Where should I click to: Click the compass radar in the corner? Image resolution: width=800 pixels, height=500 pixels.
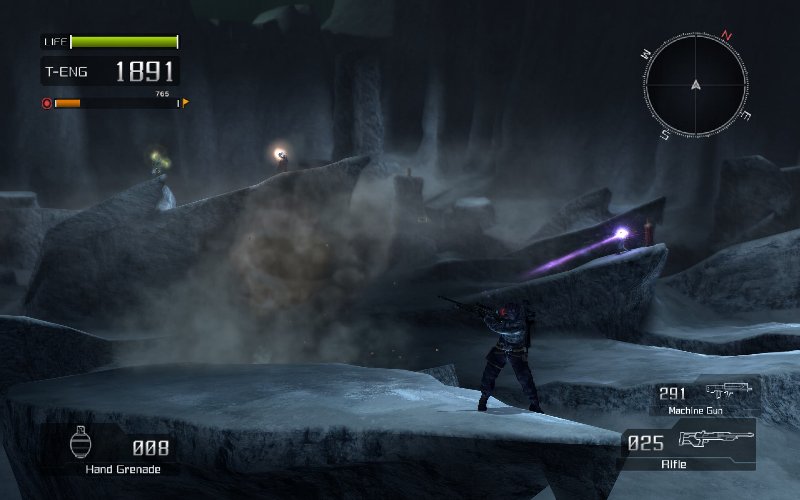pyautogui.click(x=696, y=84)
